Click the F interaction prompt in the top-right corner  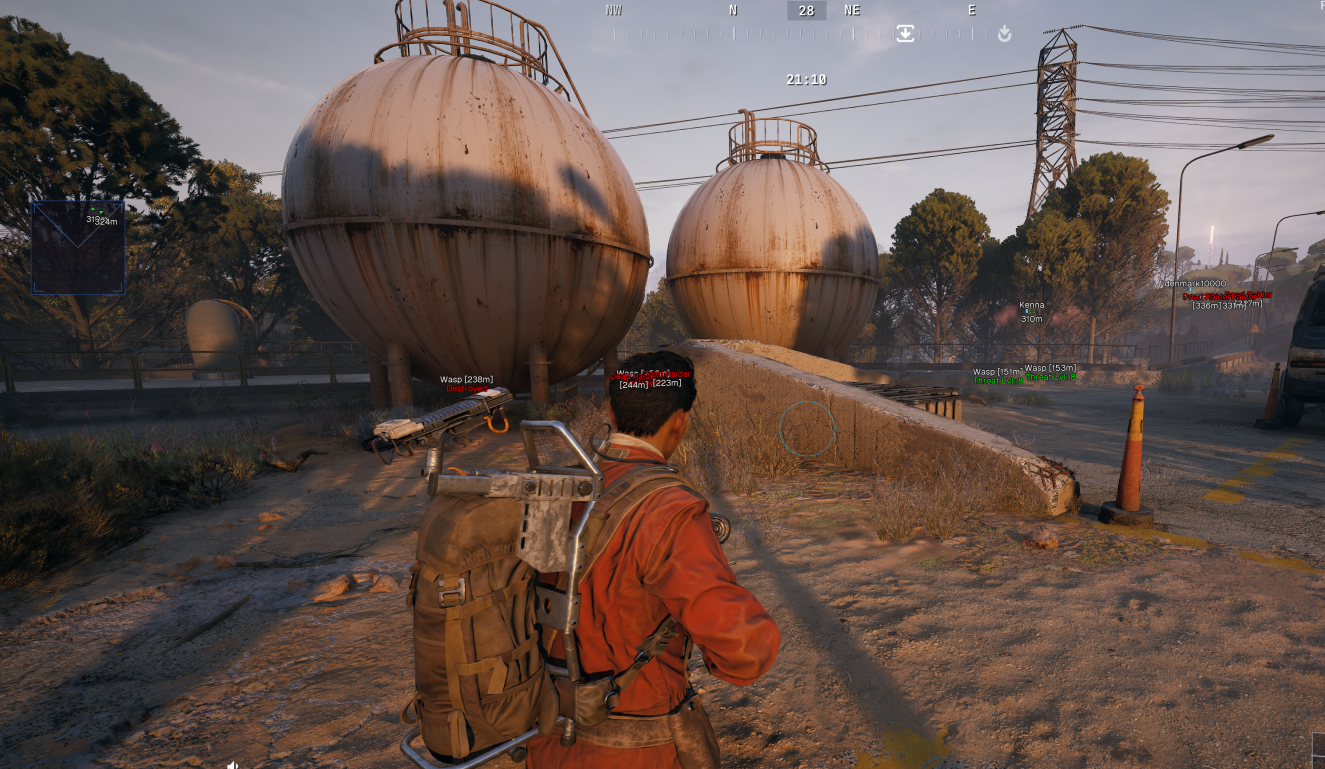click(x=1320, y=6)
